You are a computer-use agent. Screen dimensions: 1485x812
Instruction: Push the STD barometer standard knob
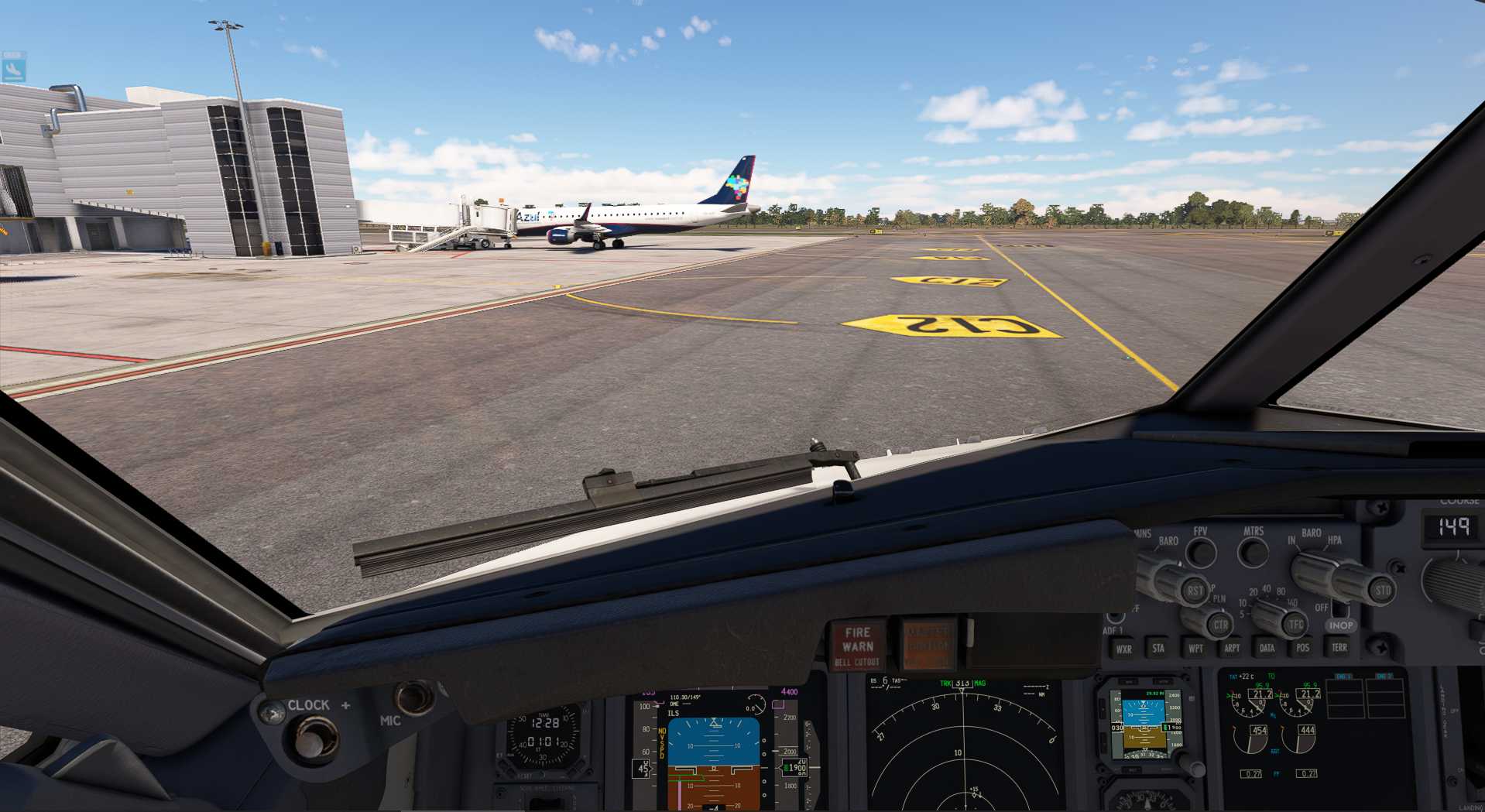tap(1382, 590)
